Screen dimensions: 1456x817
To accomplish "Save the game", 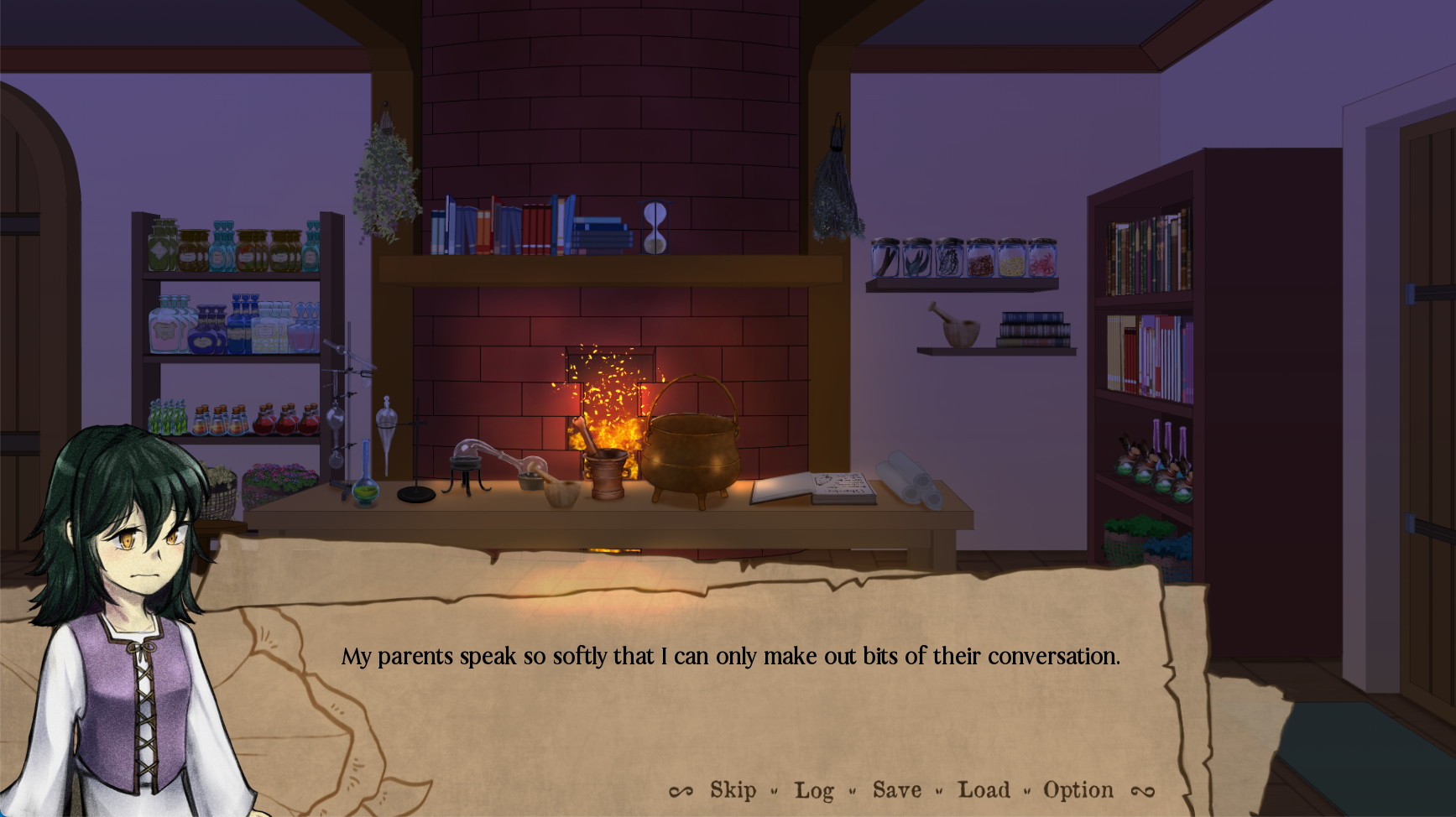I will pyautogui.click(x=896, y=790).
